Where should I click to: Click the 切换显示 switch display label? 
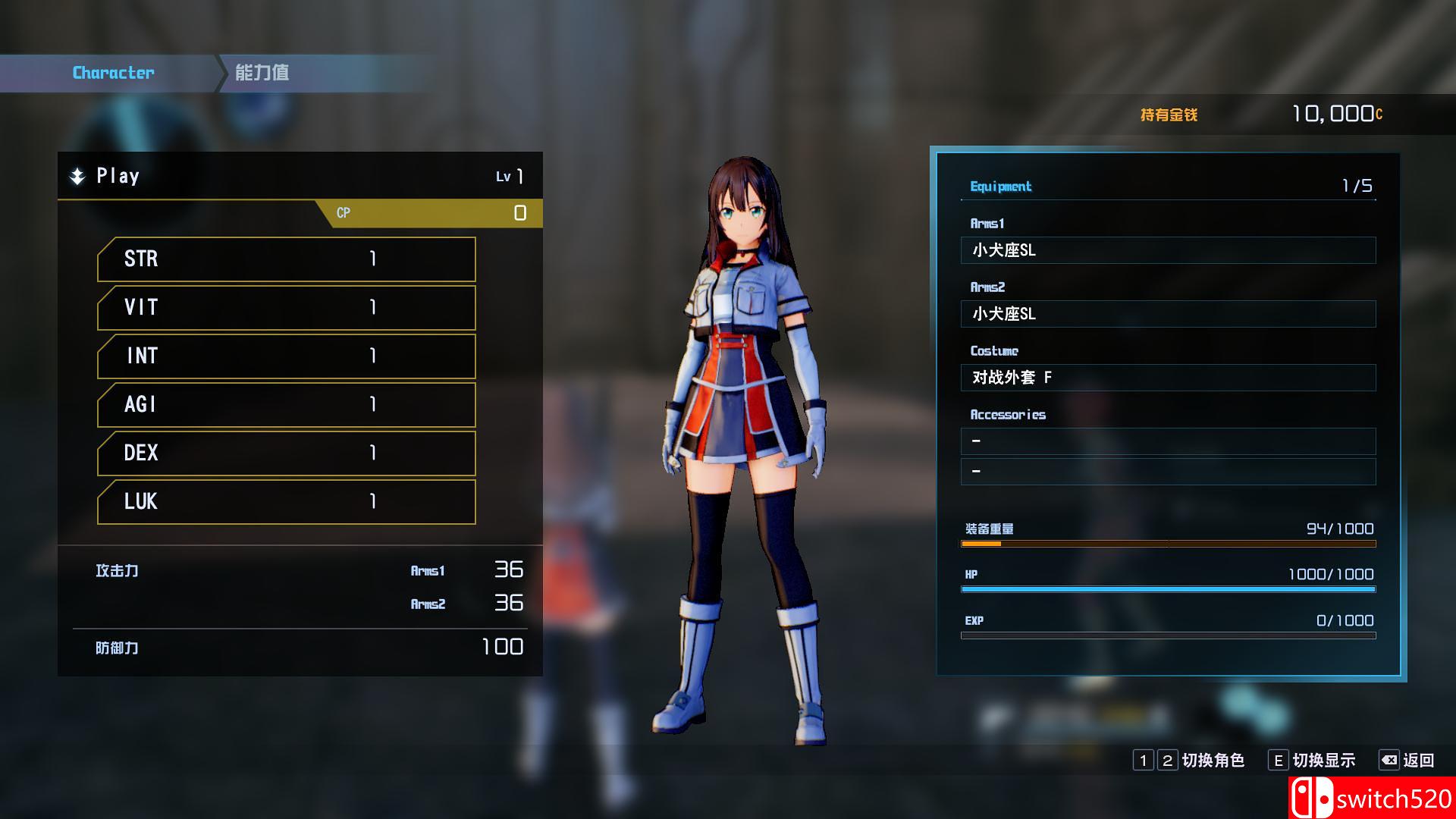1323,761
